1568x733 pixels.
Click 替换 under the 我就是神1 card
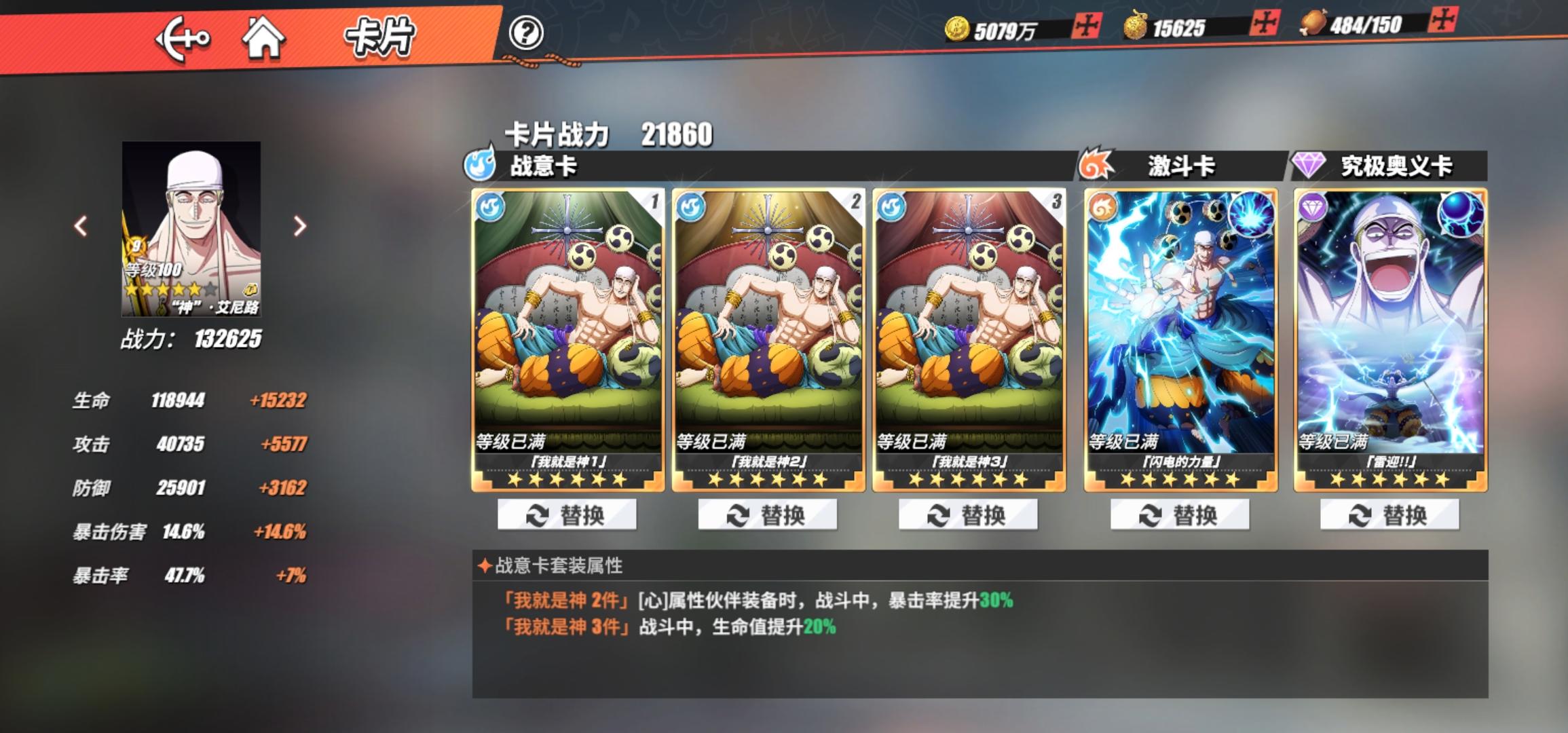pyautogui.click(x=569, y=514)
